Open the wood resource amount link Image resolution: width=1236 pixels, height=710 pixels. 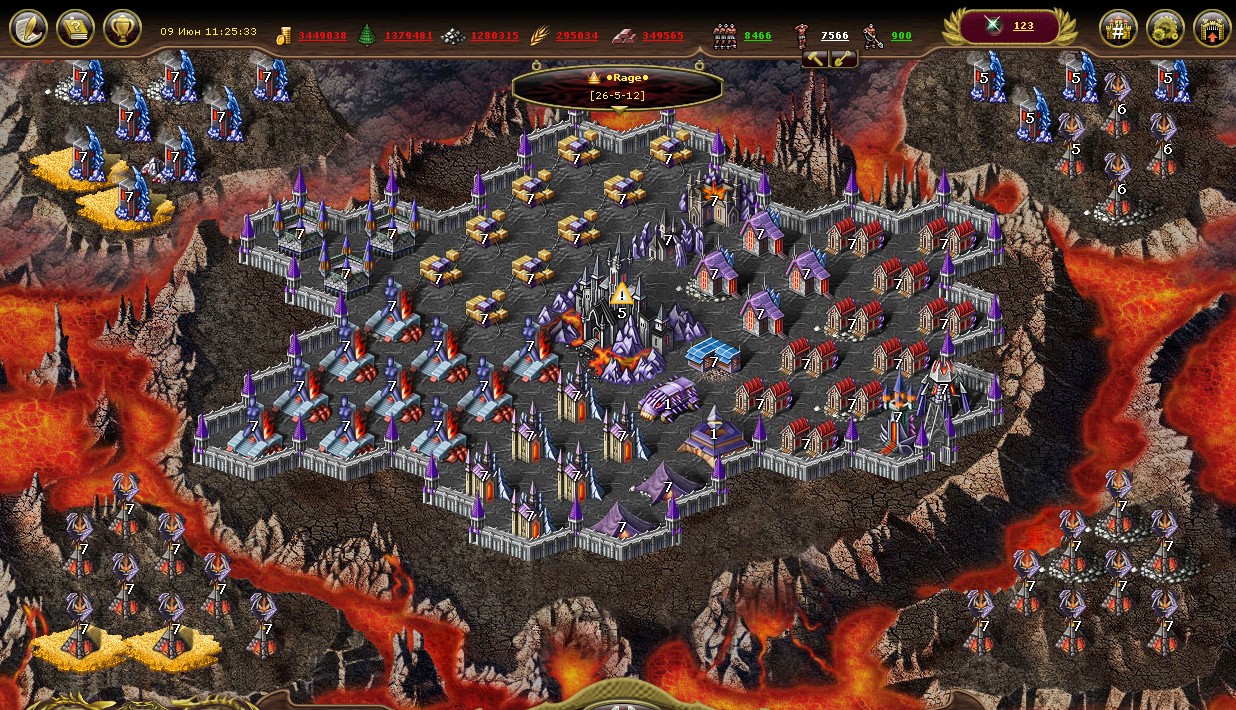pyautogui.click(x=408, y=36)
